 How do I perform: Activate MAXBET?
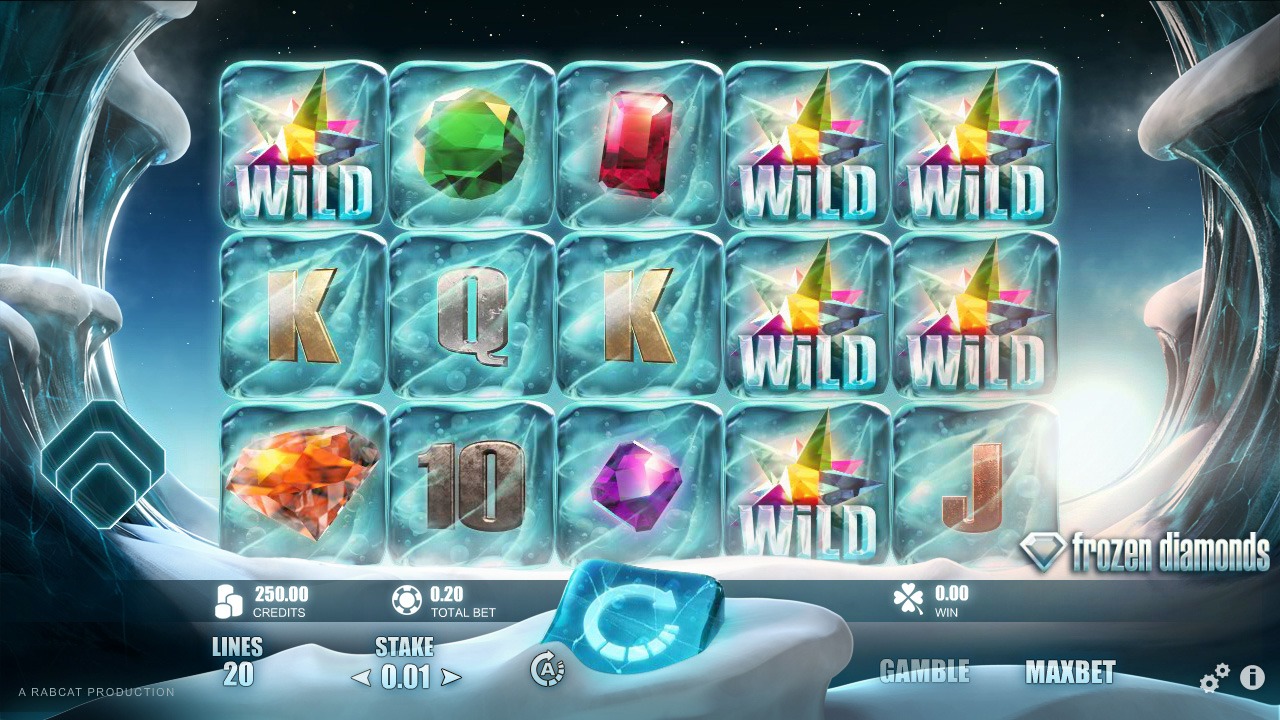click(1072, 672)
